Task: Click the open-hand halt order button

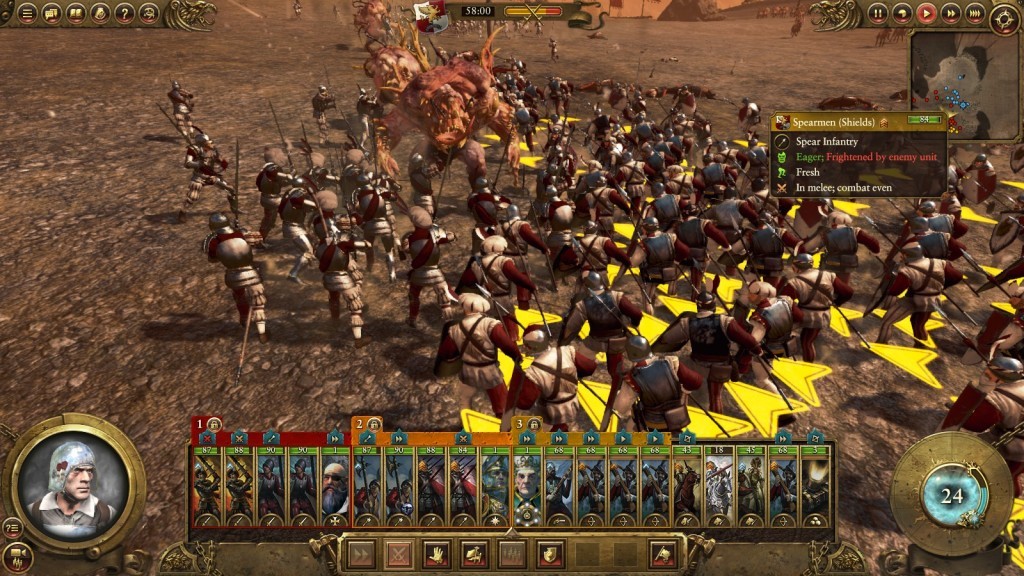Action: point(437,553)
